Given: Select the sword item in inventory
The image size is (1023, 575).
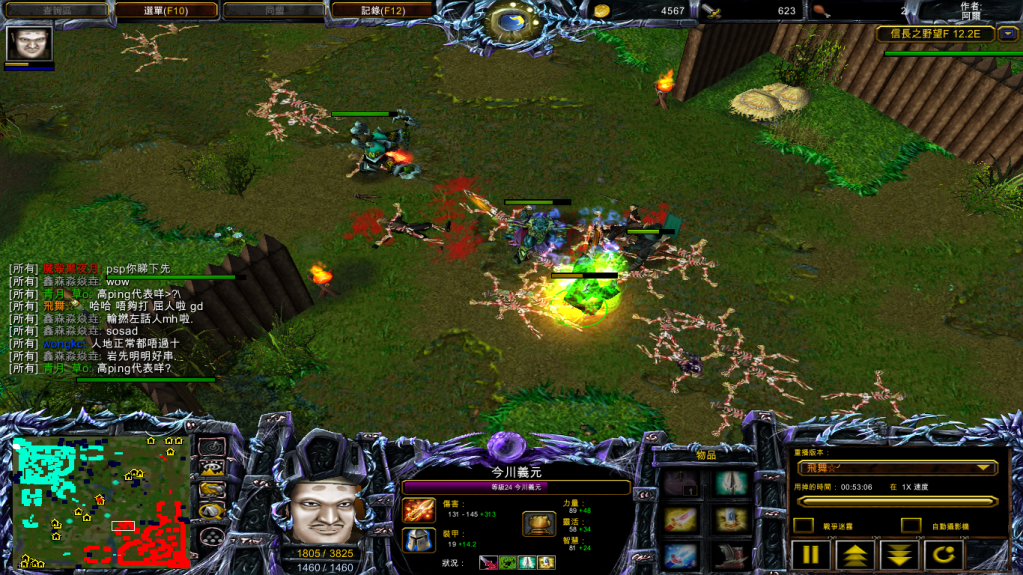Looking at the screenshot, I should pos(681,519).
